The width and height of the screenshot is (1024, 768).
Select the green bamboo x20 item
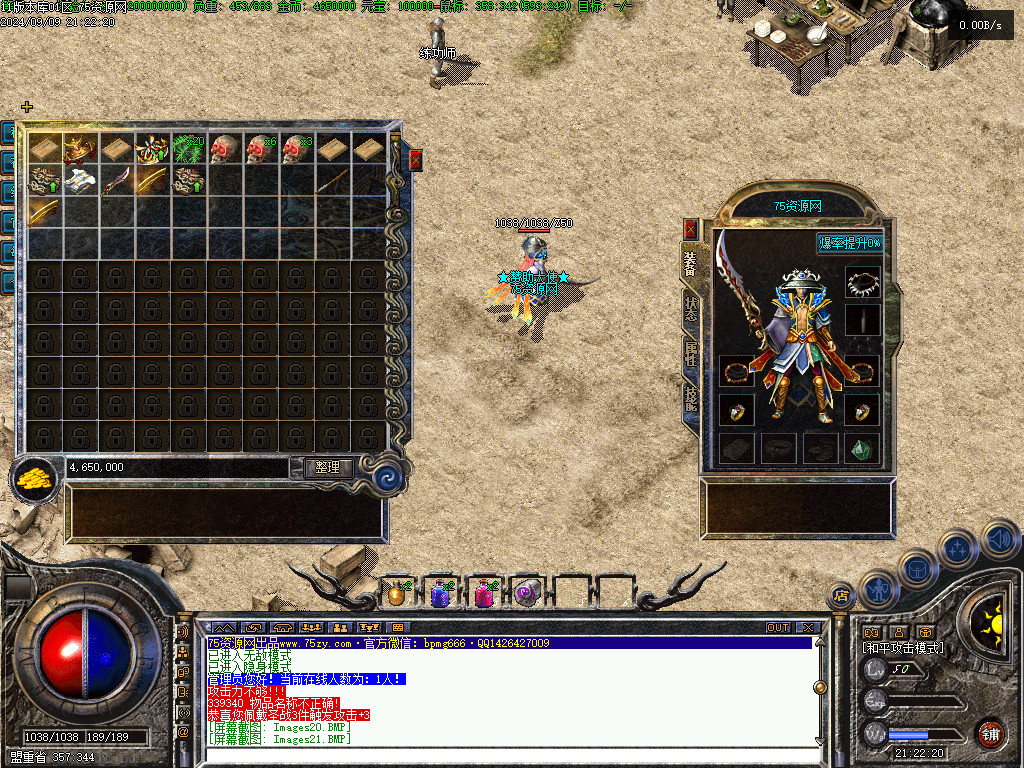click(x=189, y=149)
